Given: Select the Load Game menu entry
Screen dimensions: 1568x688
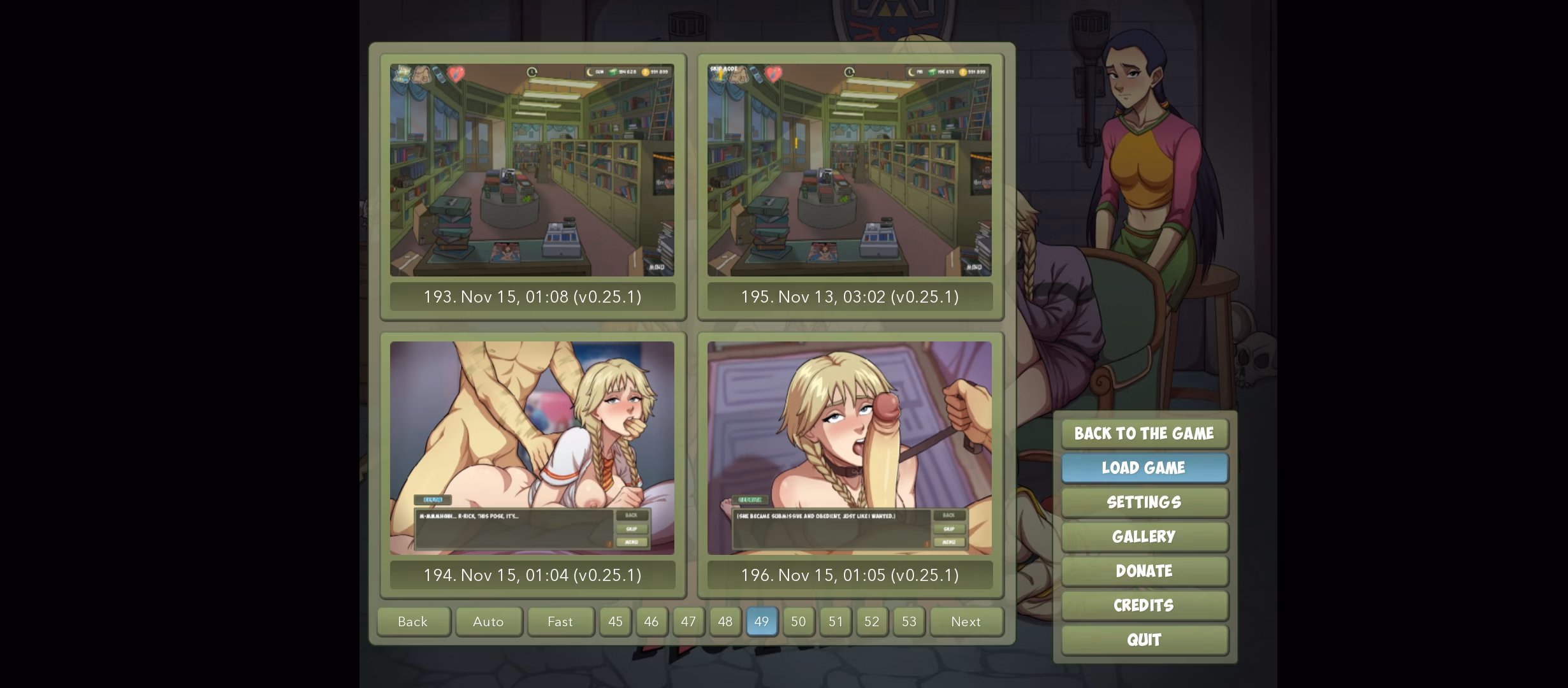Looking at the screenshot, I should (1144, 468).
